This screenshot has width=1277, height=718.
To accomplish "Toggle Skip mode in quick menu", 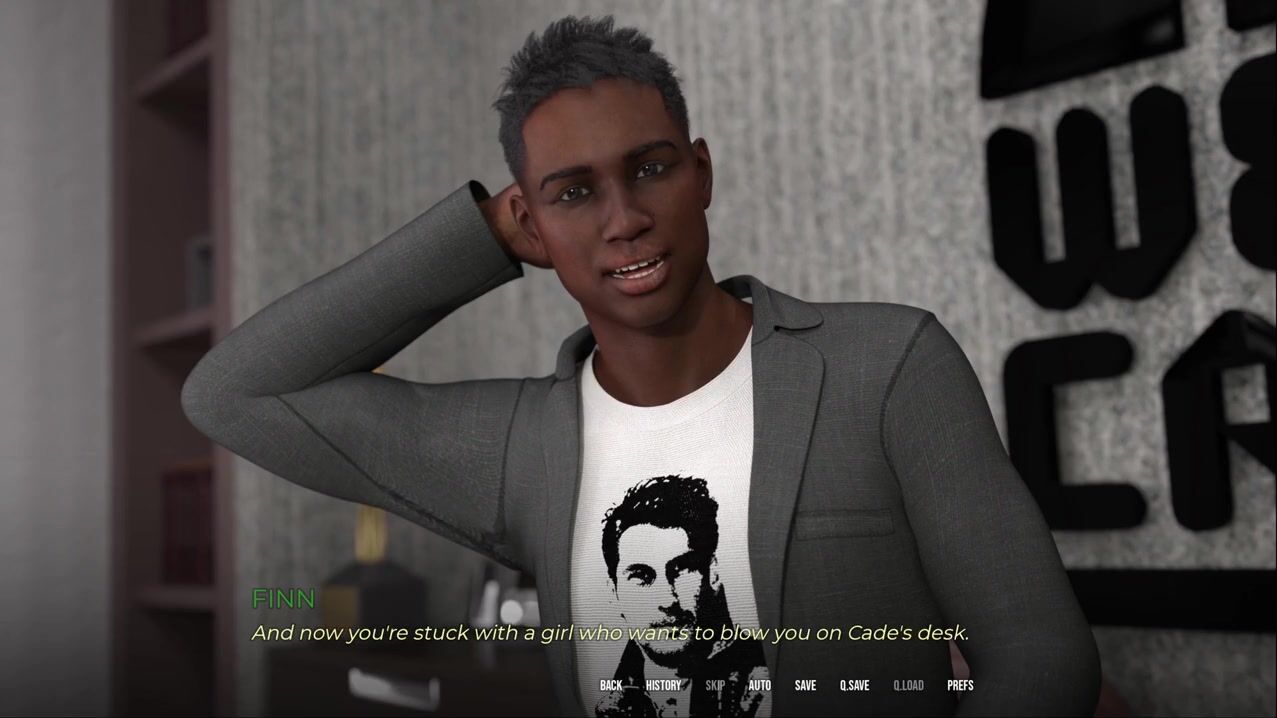I will click(x=715, y=685).
